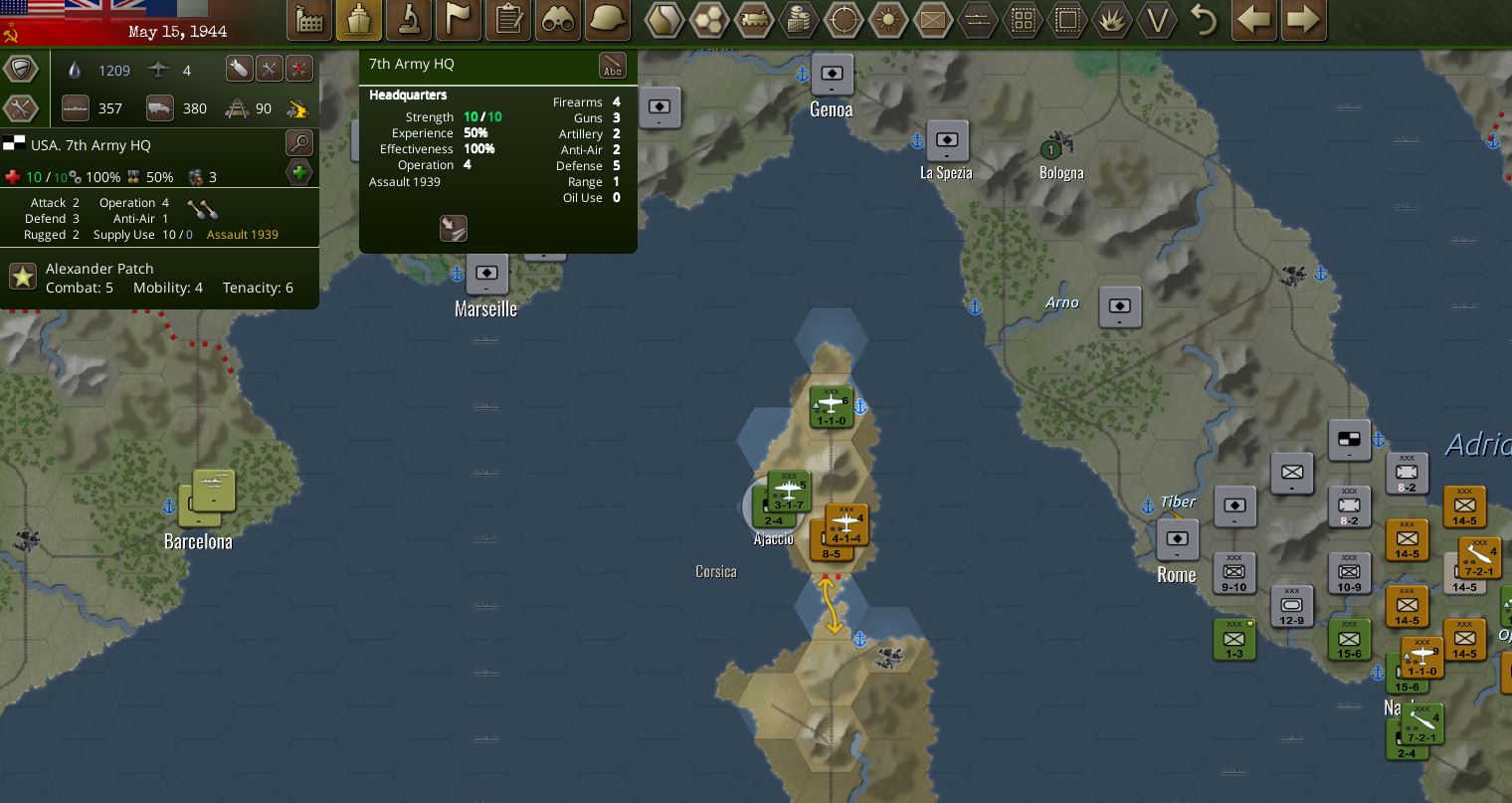Toggle the sun hexagon map filter

point(888,20)
